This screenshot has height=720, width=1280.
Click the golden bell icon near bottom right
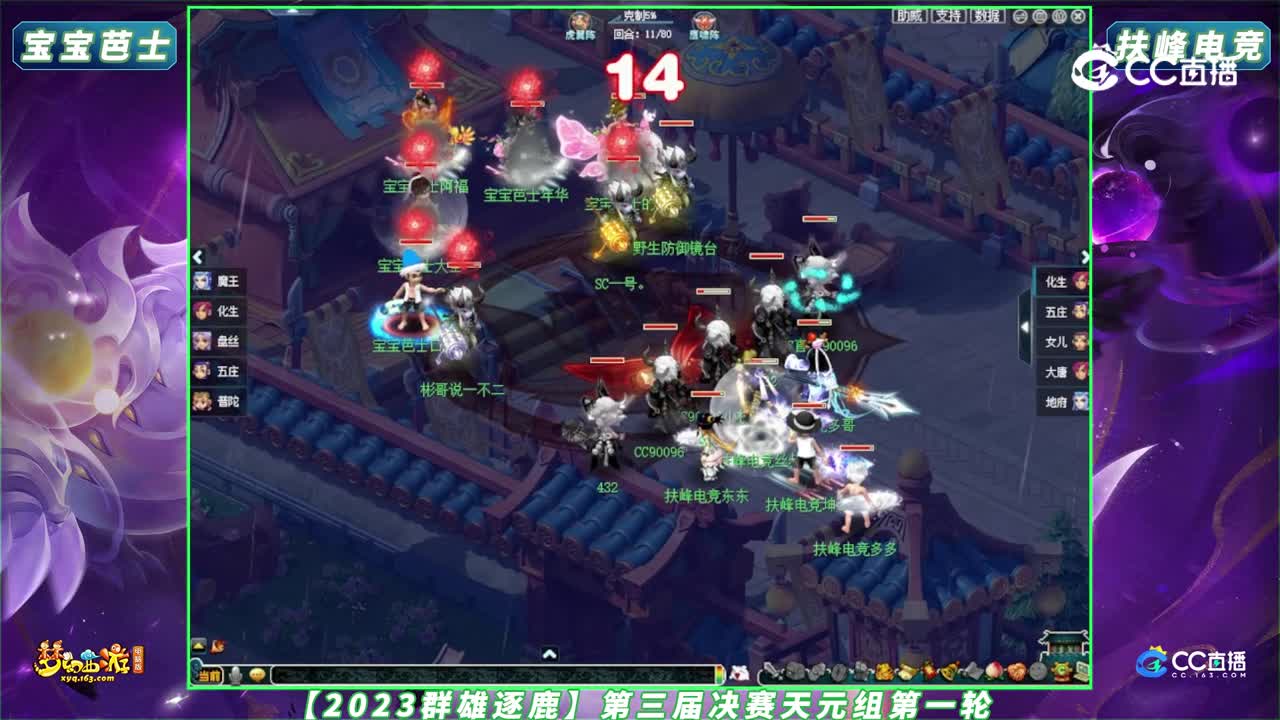tap(949, 669)
